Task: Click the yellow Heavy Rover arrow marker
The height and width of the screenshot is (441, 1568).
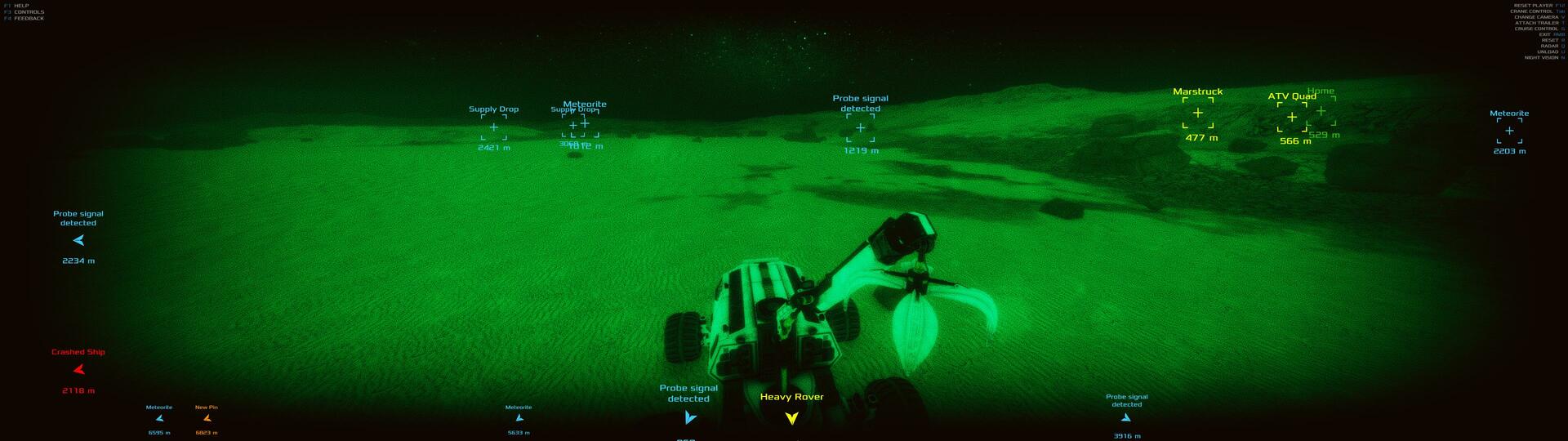Action: [791, 418]
